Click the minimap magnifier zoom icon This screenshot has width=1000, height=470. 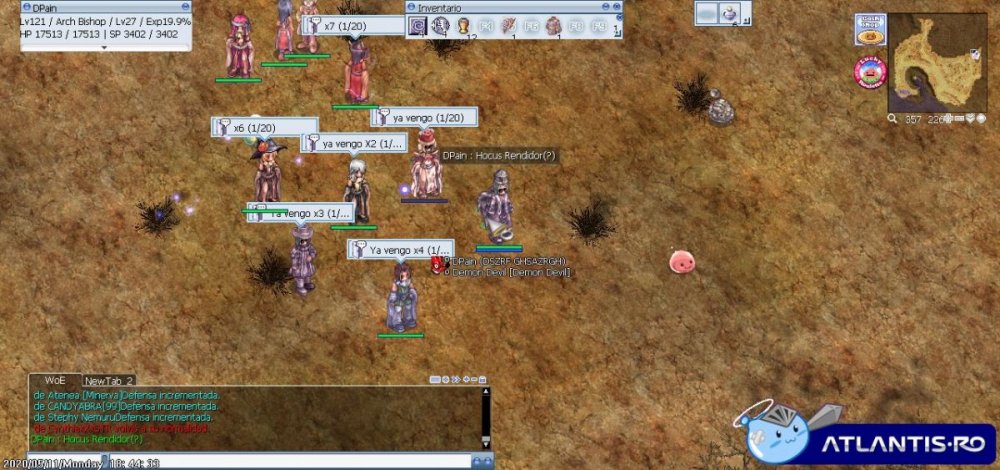892,119
